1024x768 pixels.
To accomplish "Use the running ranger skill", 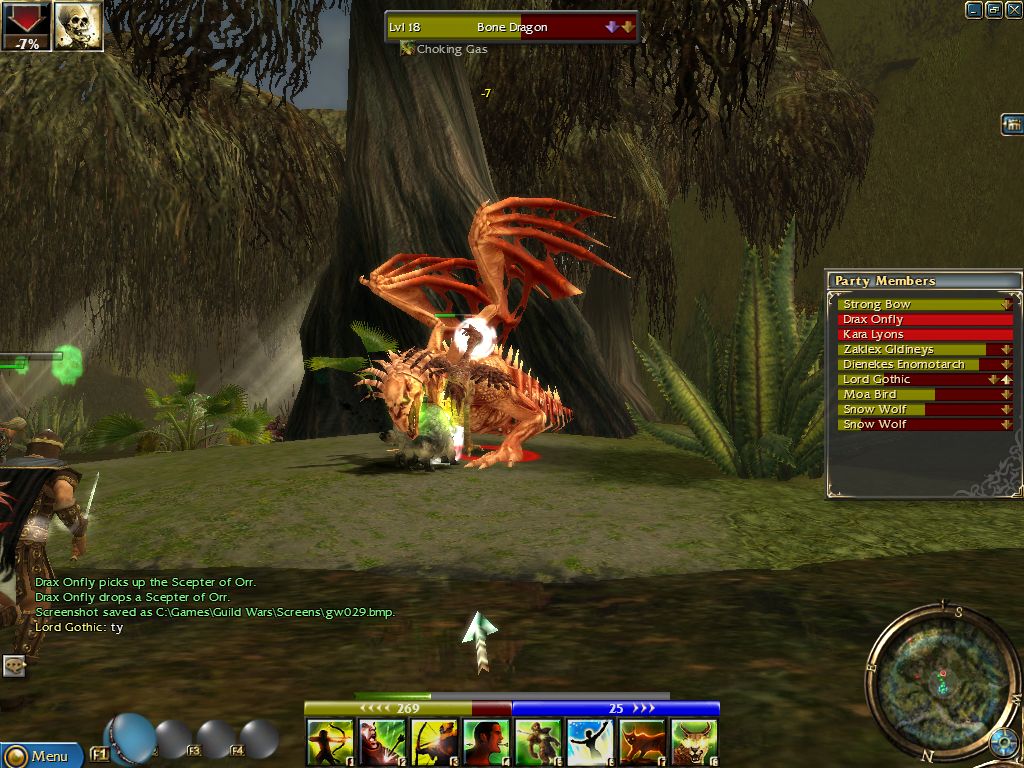I will [x=538, y=743].
